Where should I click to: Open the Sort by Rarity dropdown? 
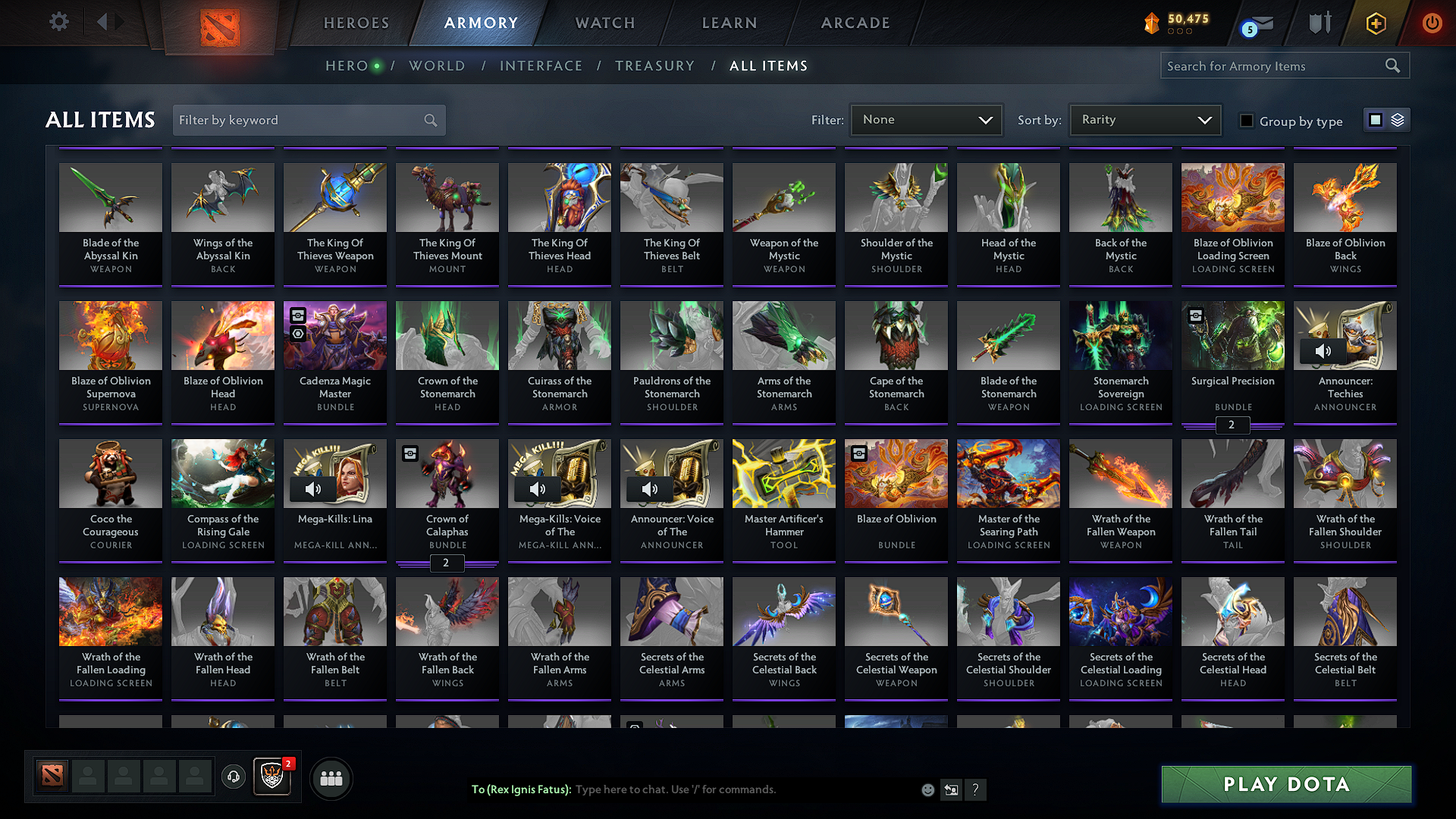1144,119
